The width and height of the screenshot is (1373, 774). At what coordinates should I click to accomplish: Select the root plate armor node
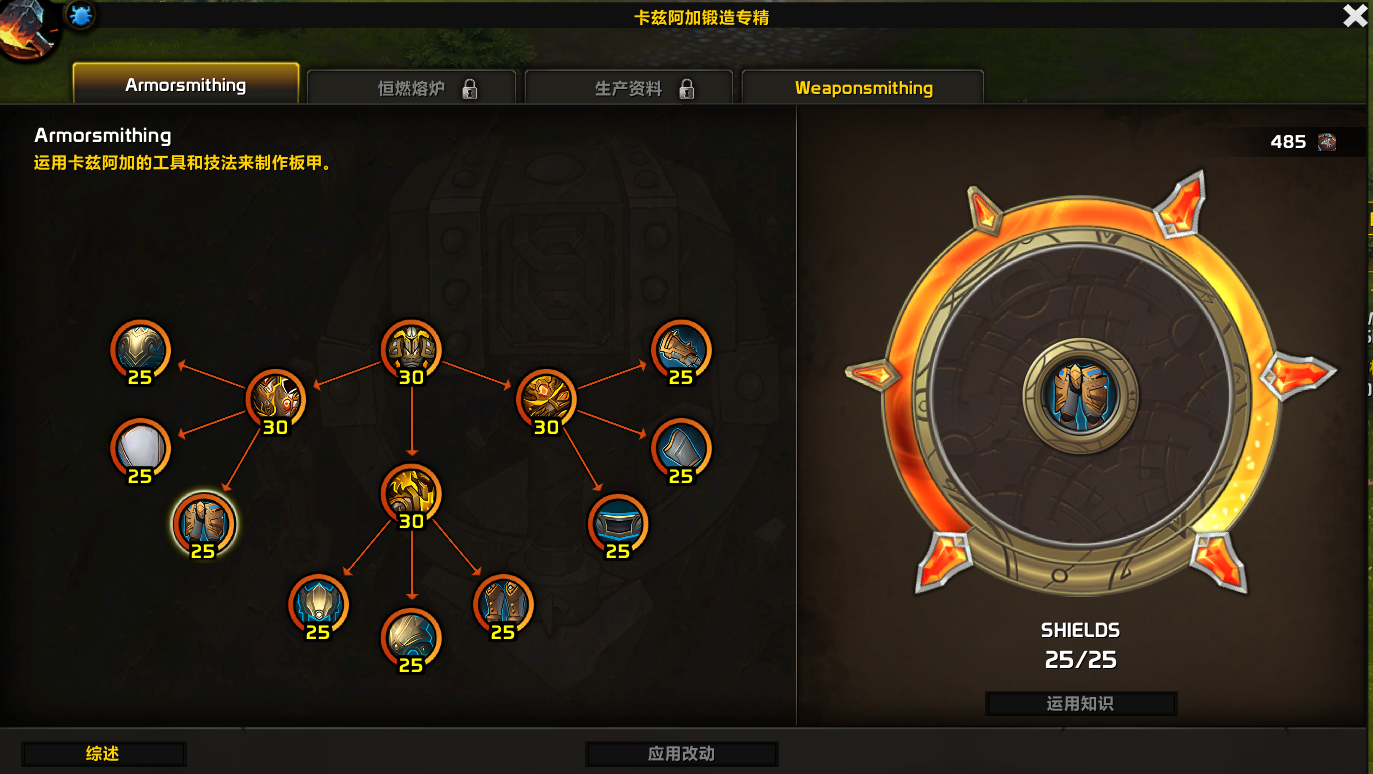[411, 350]
